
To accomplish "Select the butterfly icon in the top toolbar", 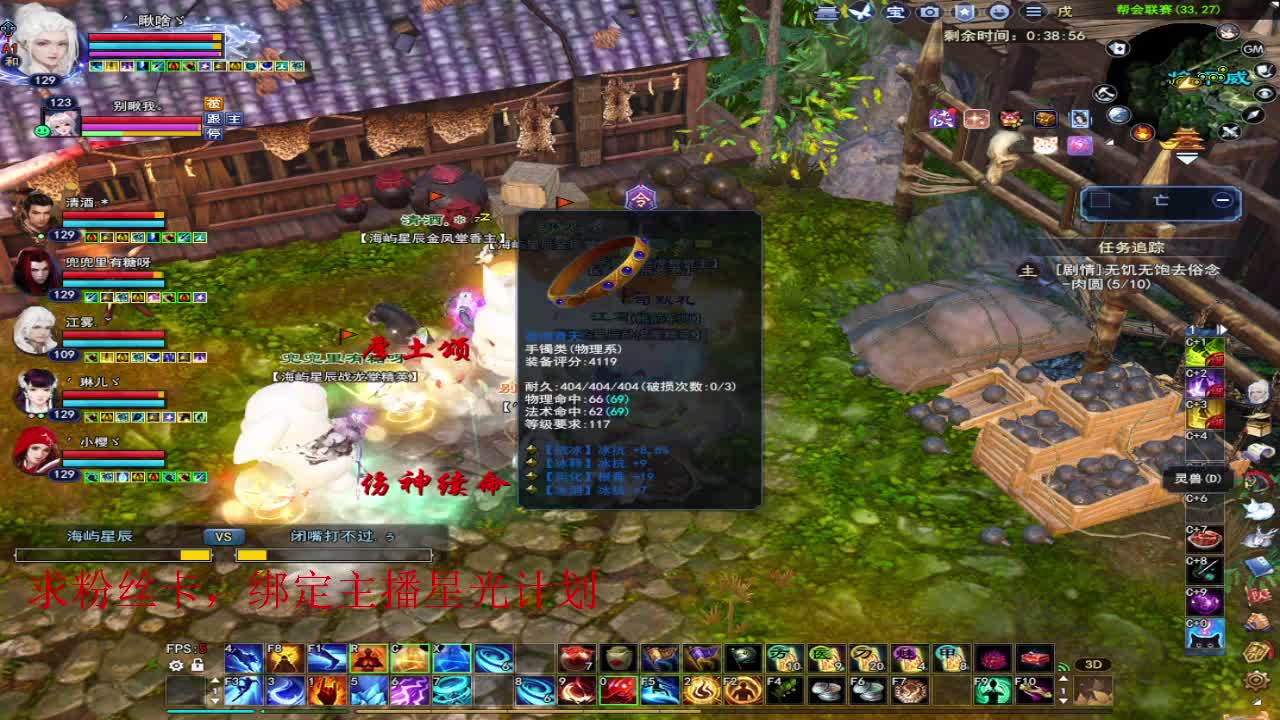I will click(861, 13).
